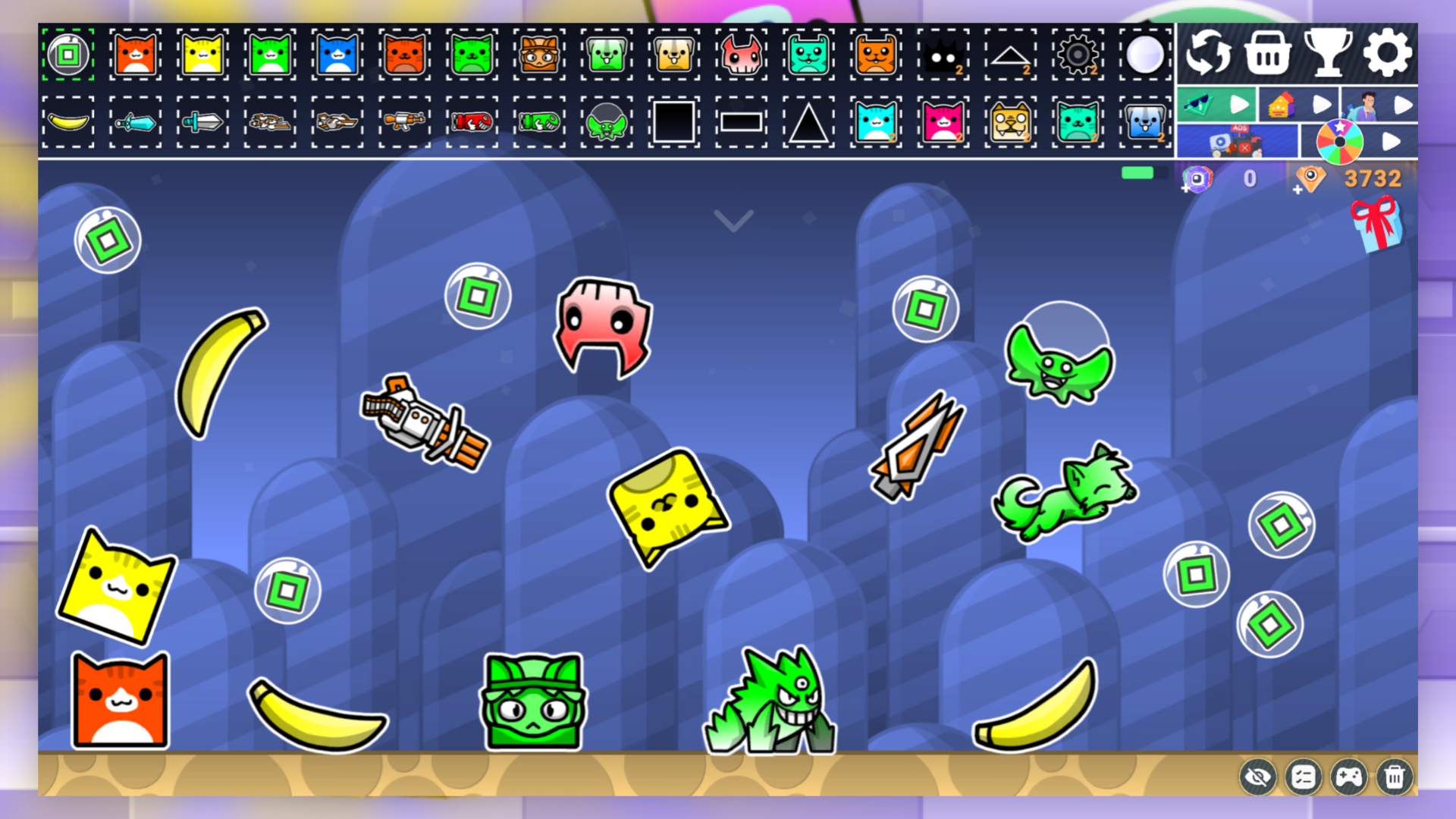This screenshot has width=1456, height=819.
Task: Select the red cat face item slot
Action: tap(134, 55)
